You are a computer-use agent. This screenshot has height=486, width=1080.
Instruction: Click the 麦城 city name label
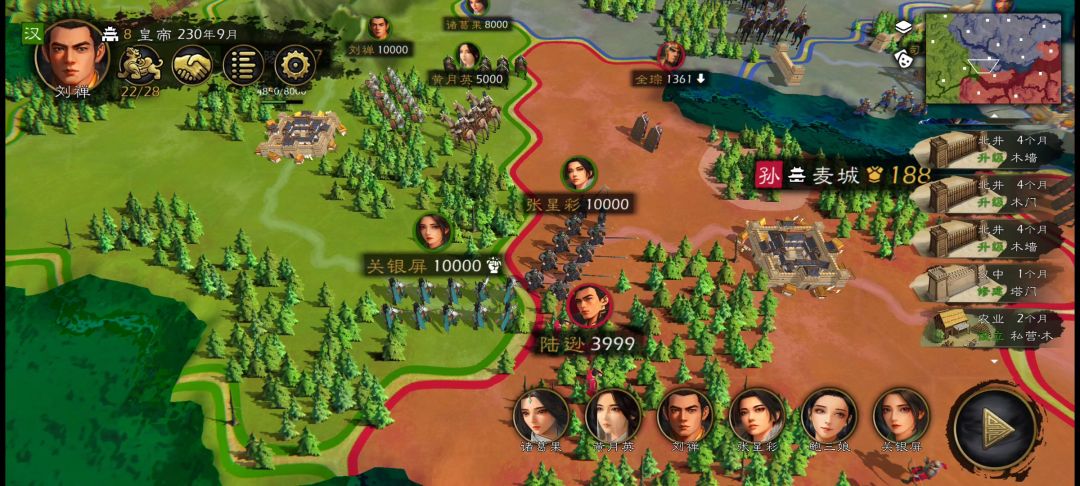(836, 176)
